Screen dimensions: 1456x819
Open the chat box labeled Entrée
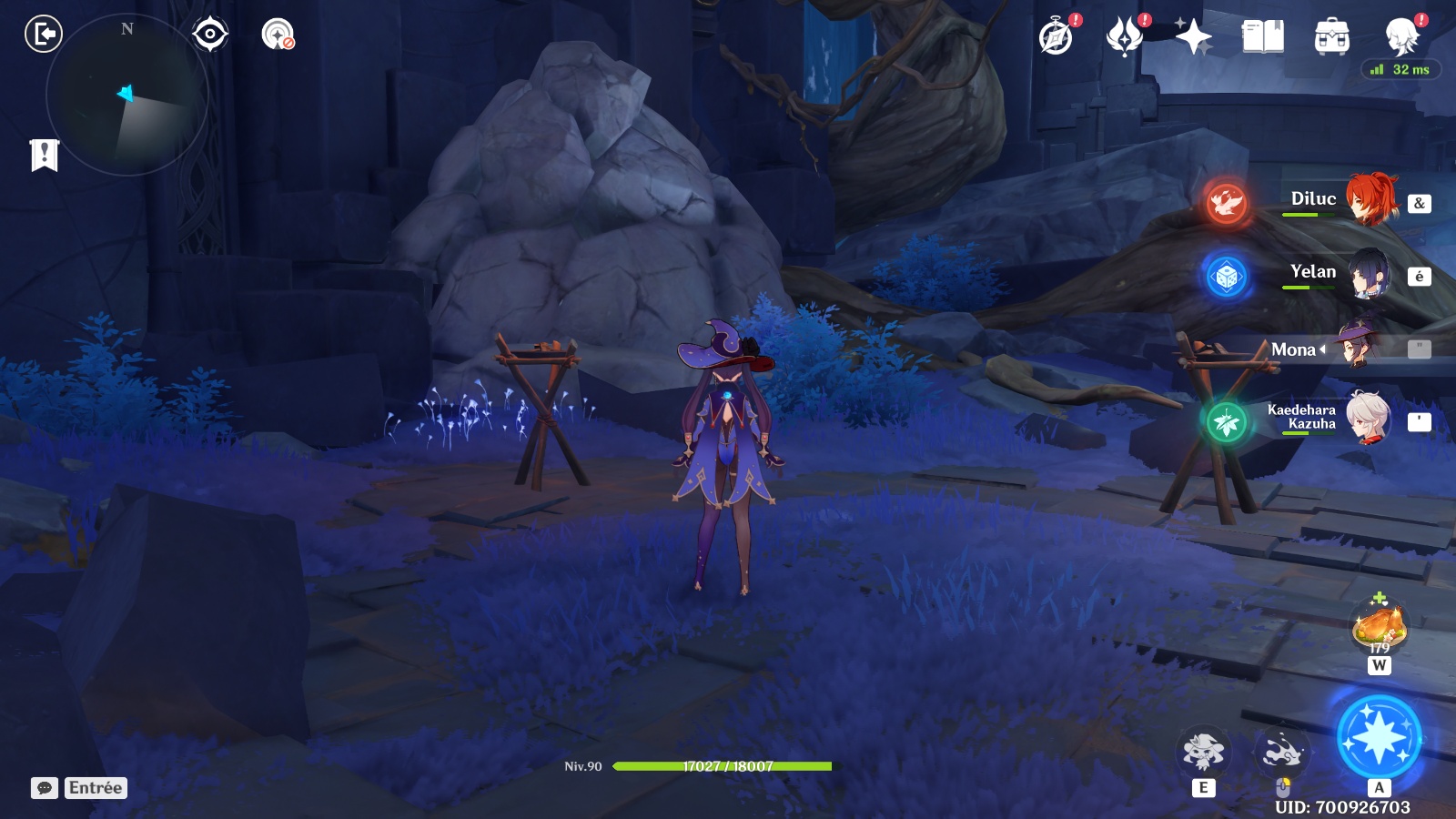click(x=79, y=788)
